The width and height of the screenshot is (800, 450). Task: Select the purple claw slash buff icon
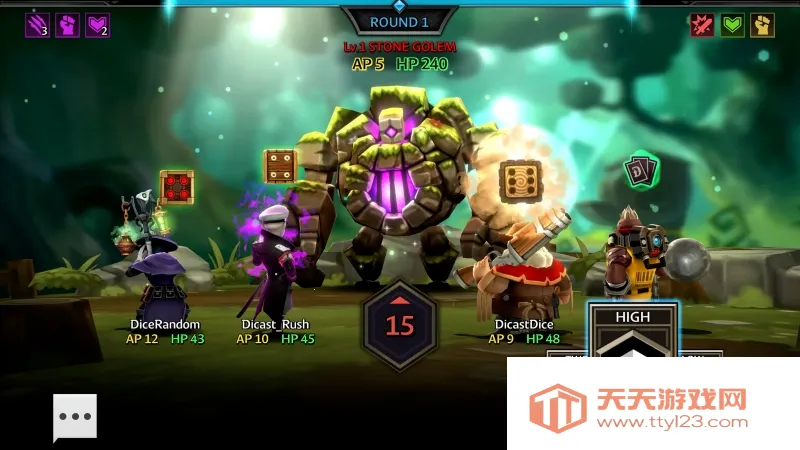38,25
